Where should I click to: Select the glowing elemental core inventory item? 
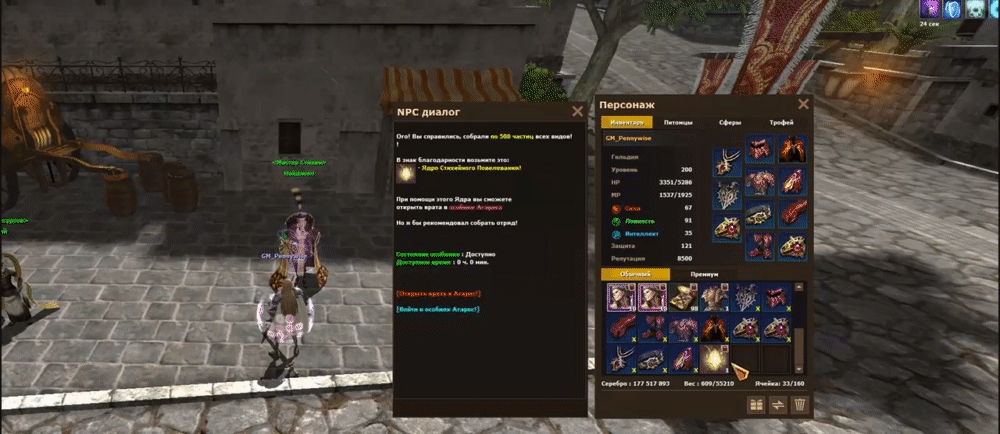pyautogui.click(x=714, y=357)
